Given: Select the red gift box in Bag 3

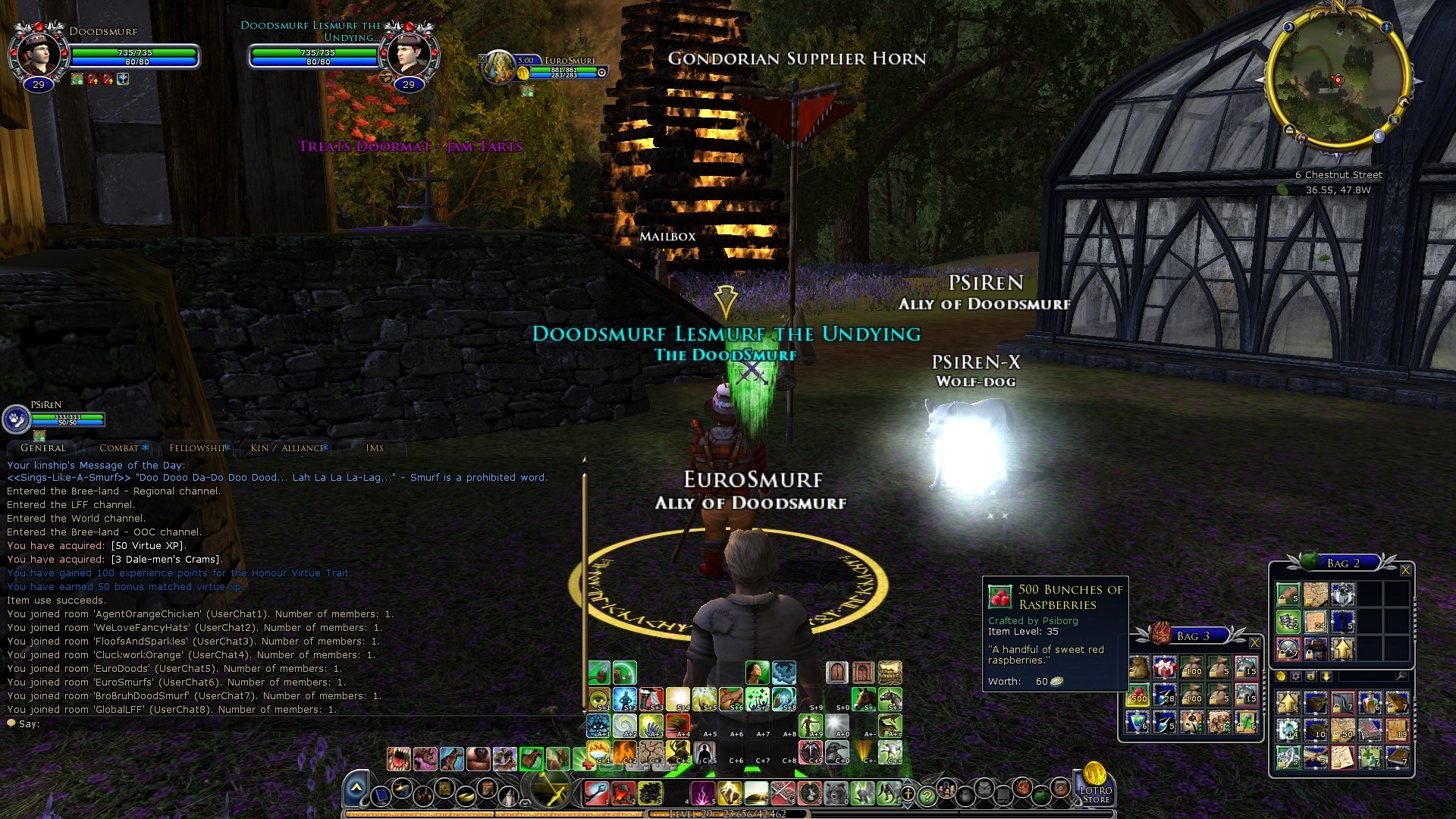Looking at the screenshot, I should [1165, 668].
